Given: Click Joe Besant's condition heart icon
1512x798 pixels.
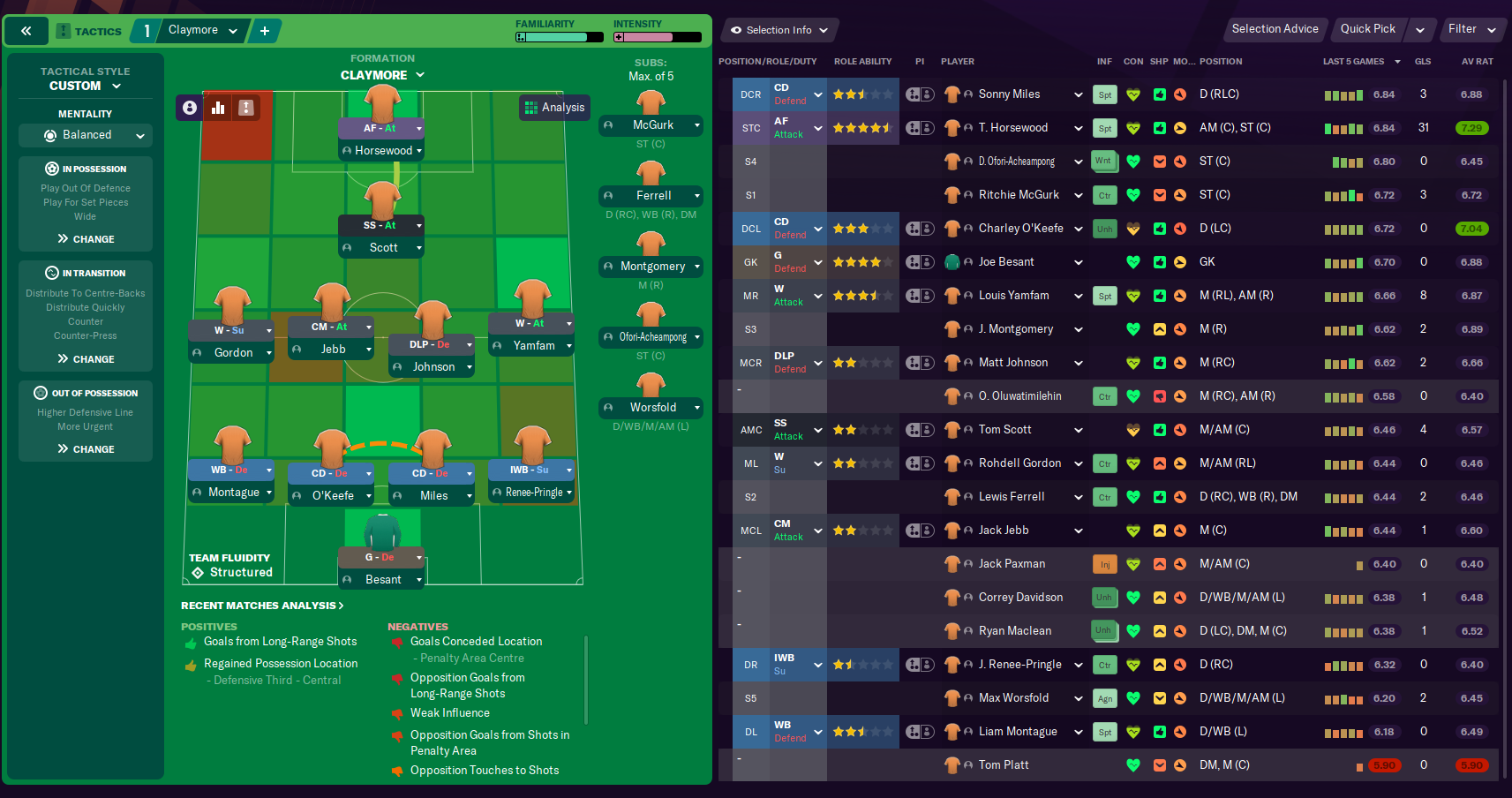Looking at the screenshot, I should [1133, 261].
